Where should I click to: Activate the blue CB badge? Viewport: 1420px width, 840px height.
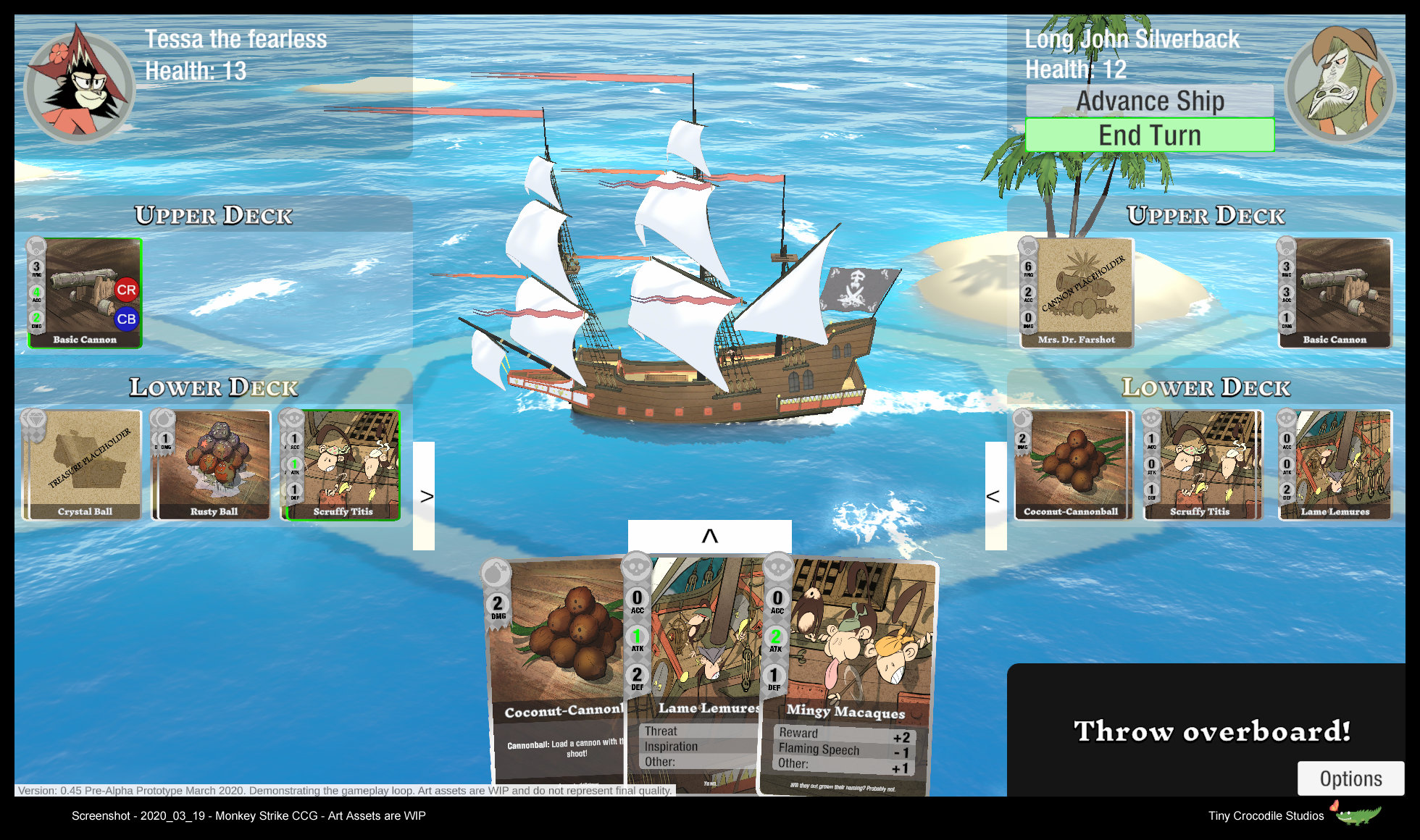(126, 319)
